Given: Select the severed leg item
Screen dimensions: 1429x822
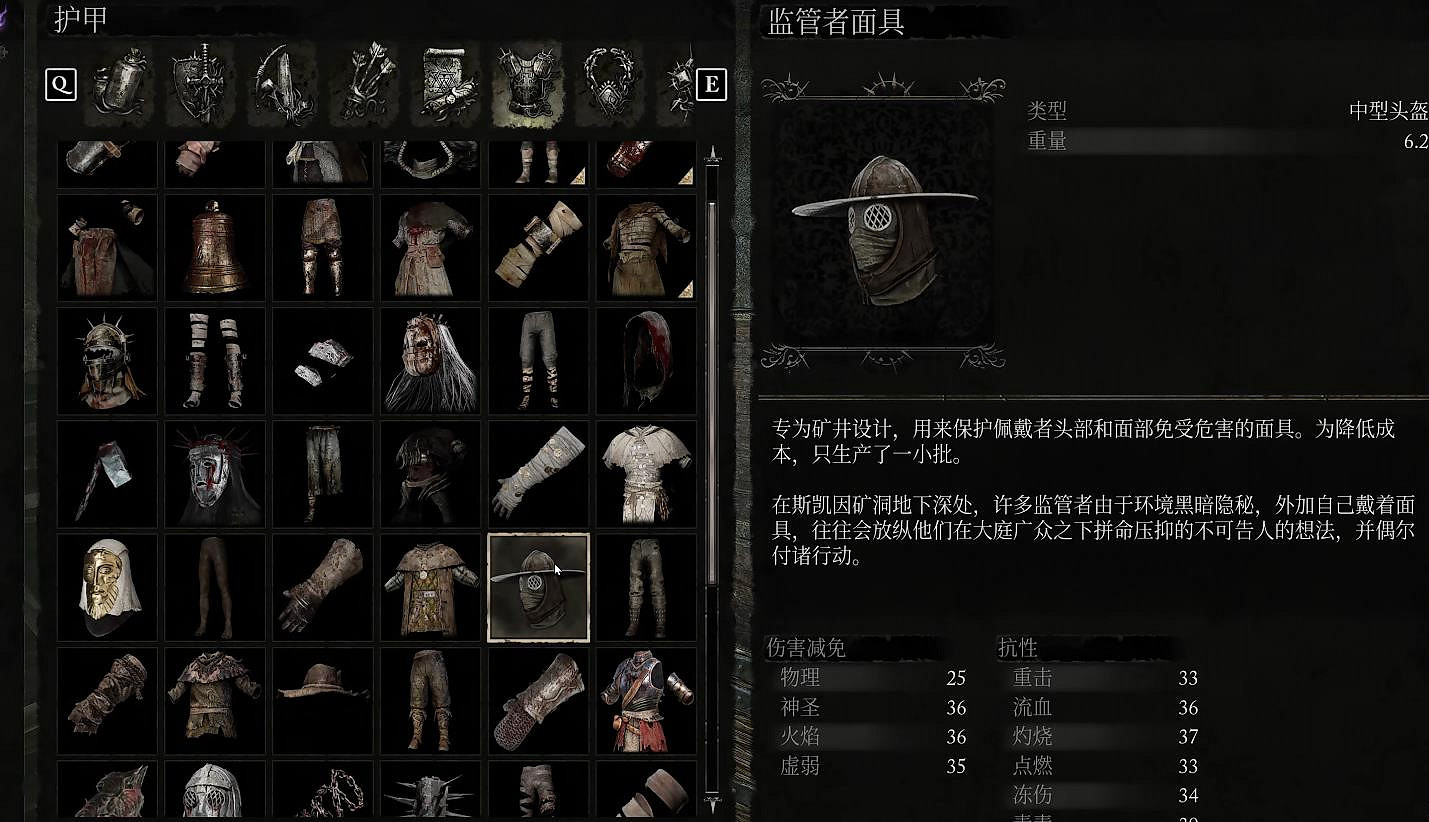Looking at the screenshot, I should coord(215,587).
